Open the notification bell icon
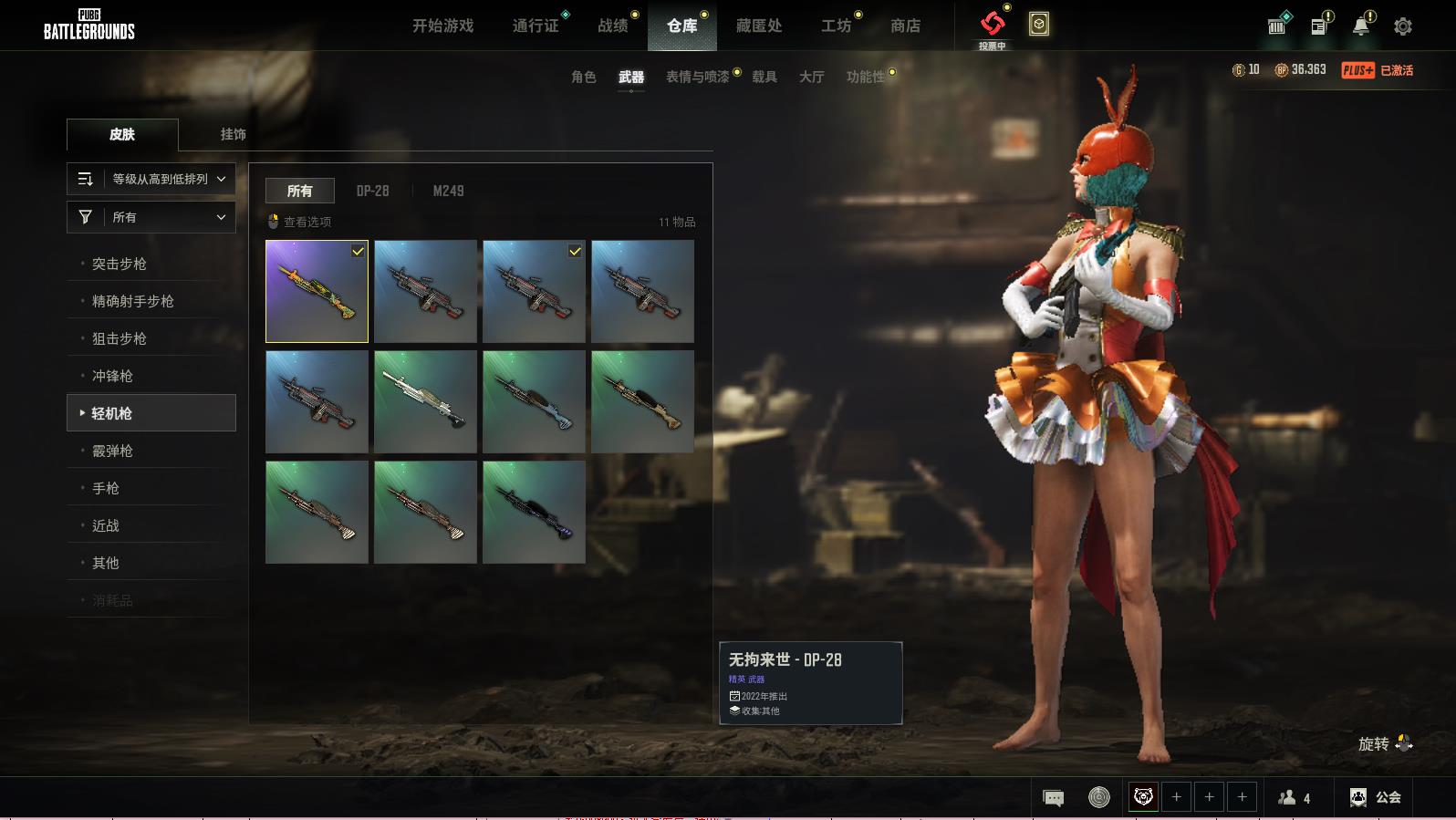Viewport: 1456px width, 820px height. click(x=1360, y=26)
